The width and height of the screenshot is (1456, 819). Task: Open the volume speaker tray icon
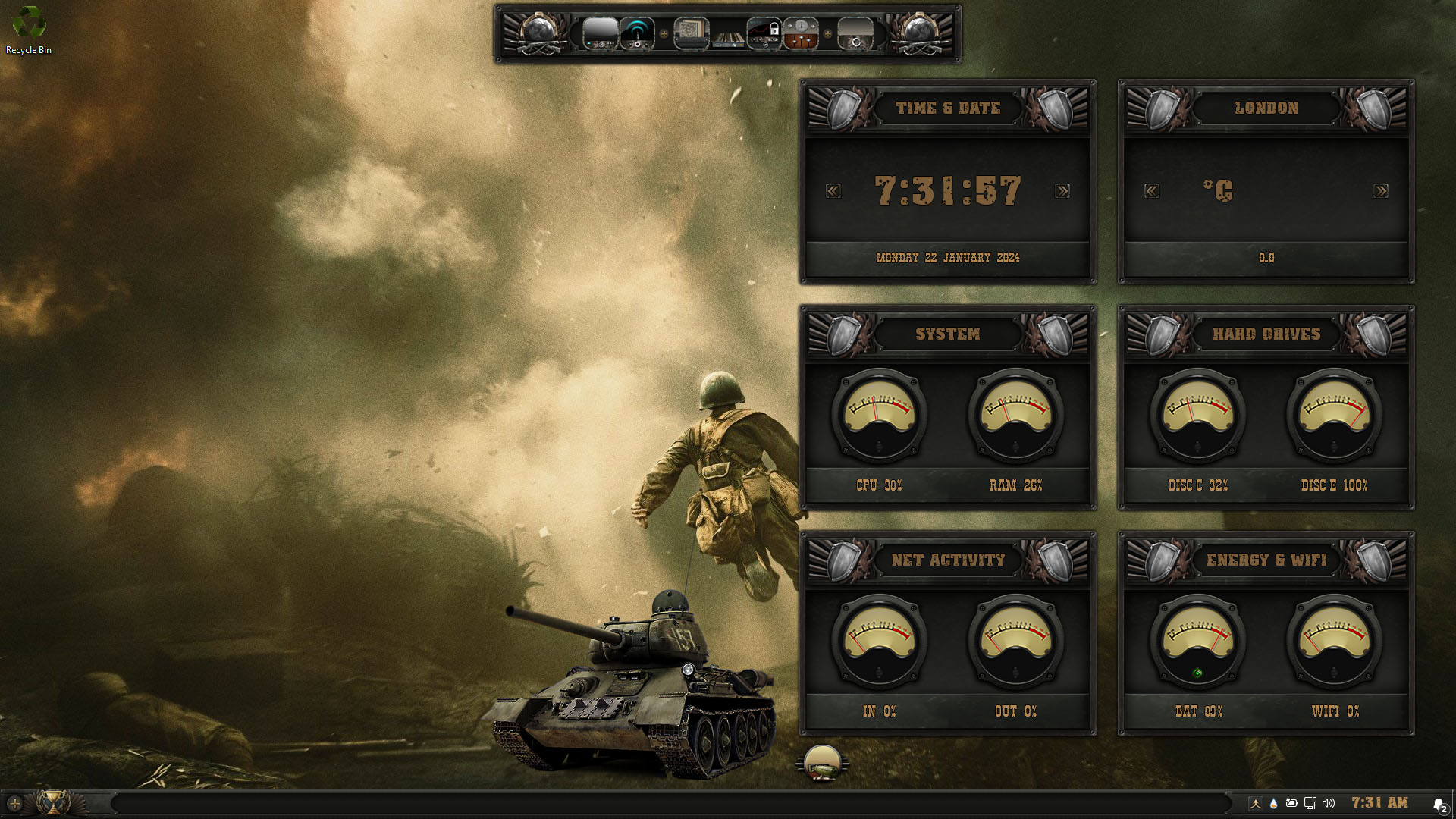[x=1329, y=803]
